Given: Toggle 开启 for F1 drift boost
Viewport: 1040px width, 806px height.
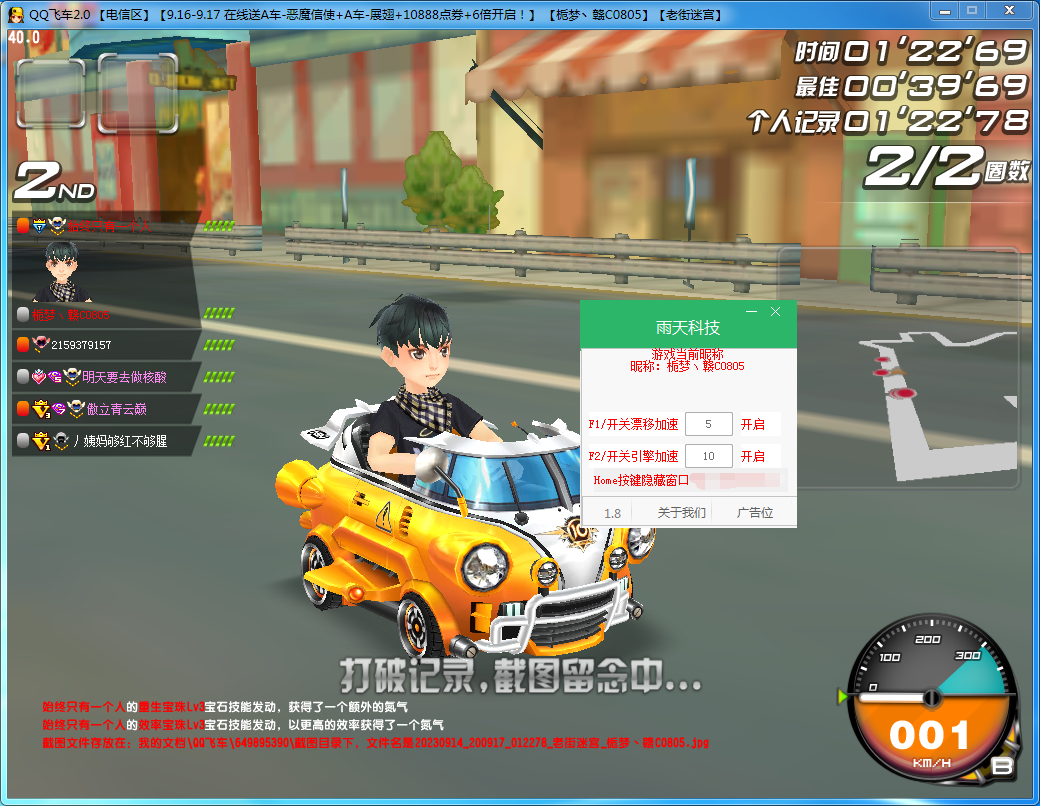Looking at the screenshot, I should (753, 424).
